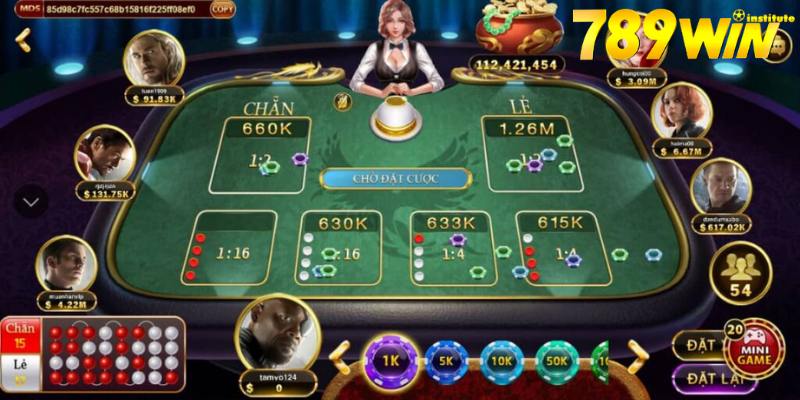Show previous chips with left arrow
The height and width of the screenshot is (400, 800).
(341, 357)
